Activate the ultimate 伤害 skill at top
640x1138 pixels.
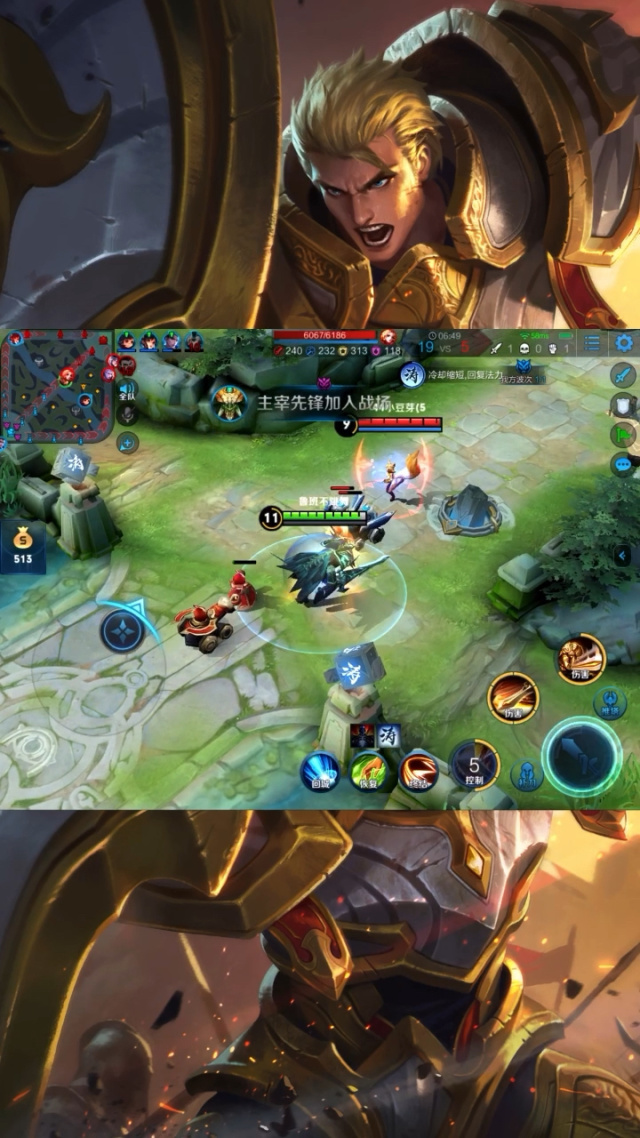click(x=581, y=659)
